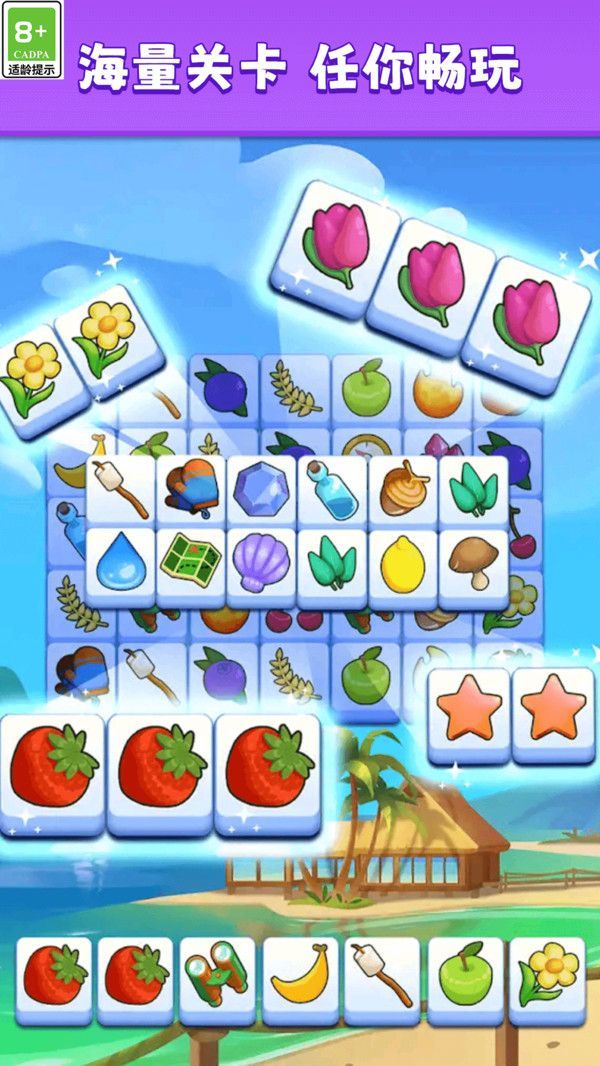Choose the brown mushroom tile
The height and width of the screenshot is (1066, 600).
[x=473, y=565]
